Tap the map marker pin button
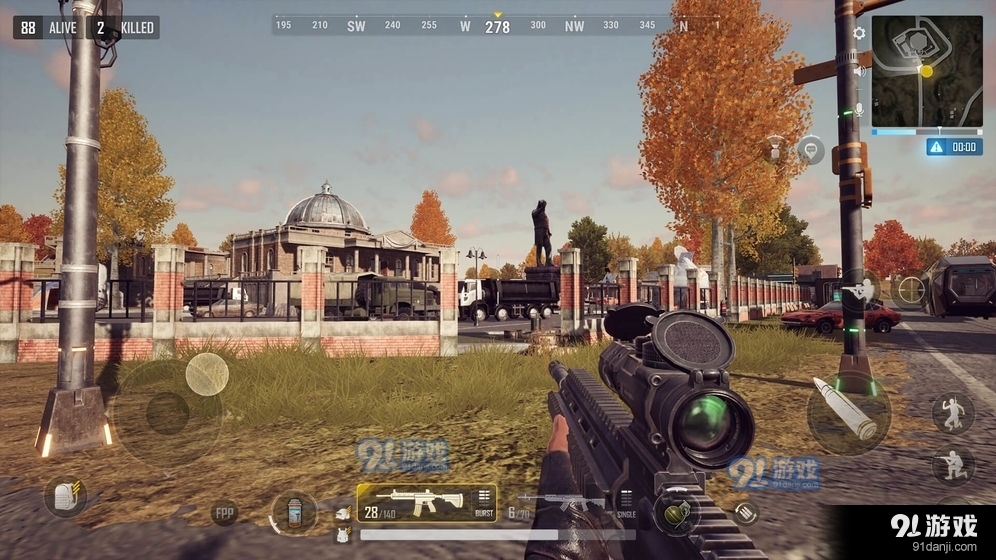The height and width of the screenshot is (560, 996). point(811,151)
